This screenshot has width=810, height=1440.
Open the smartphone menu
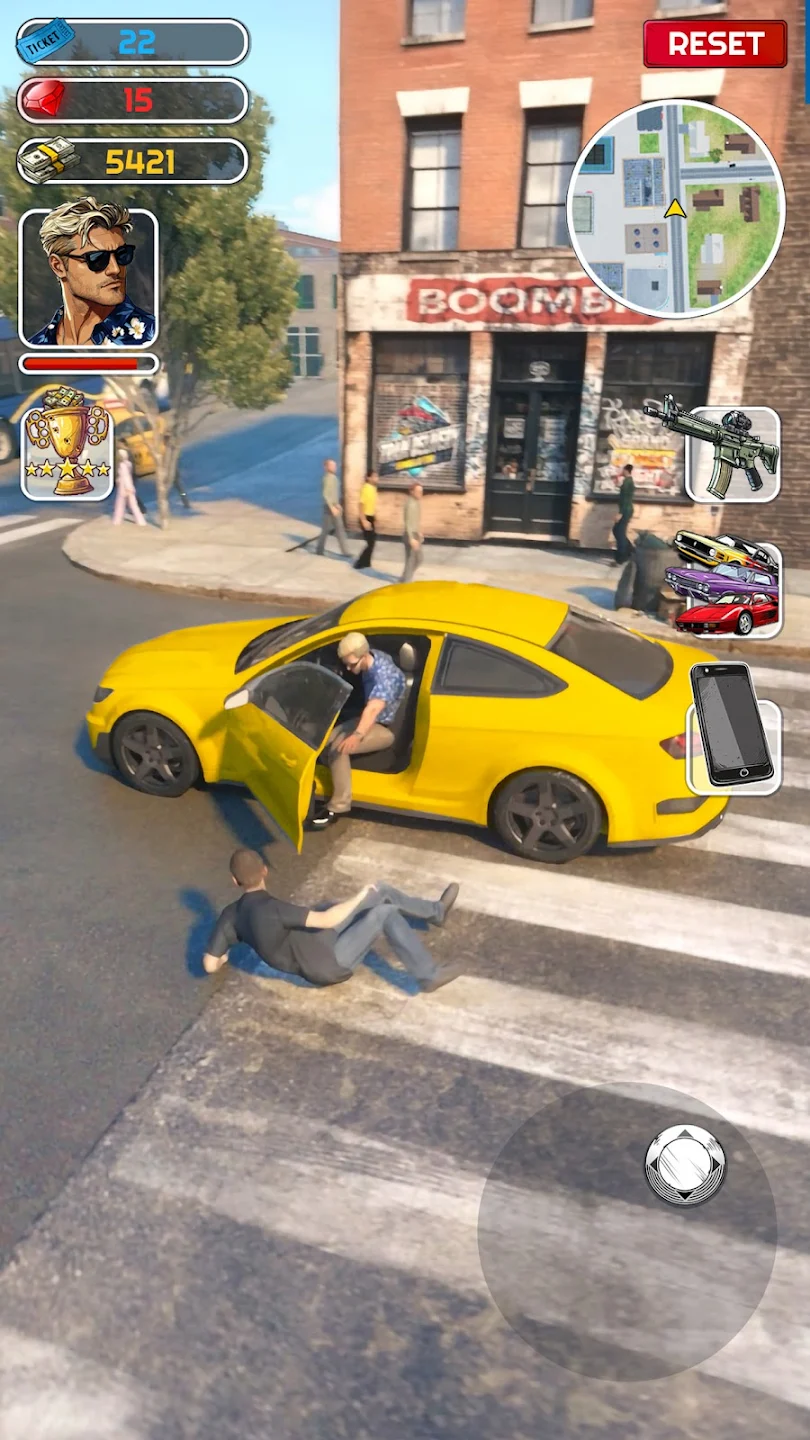[x=733, y=726]
